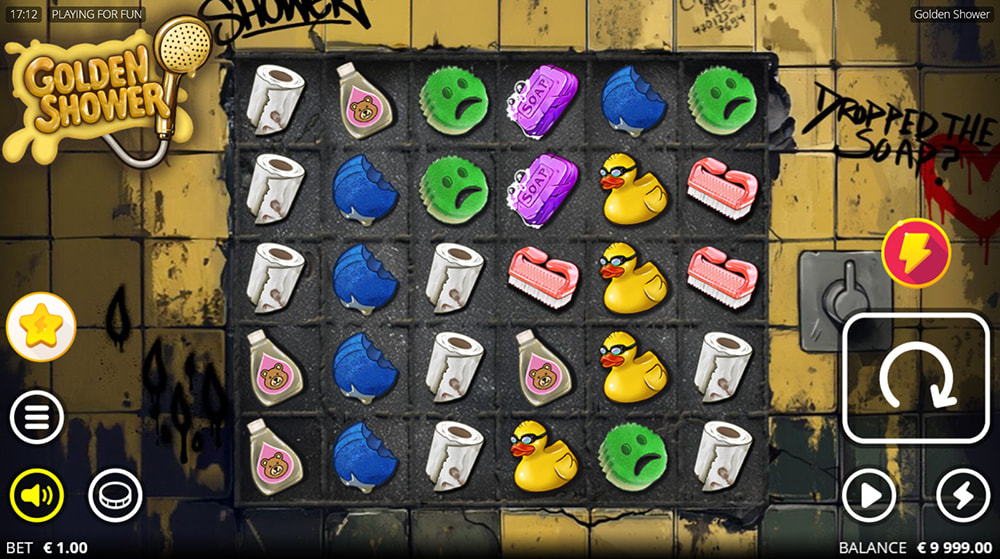The height and width of the screenshot is (559, 1000).
Task: Open the yellow star bonus feature button
Action: coord(41,328)
